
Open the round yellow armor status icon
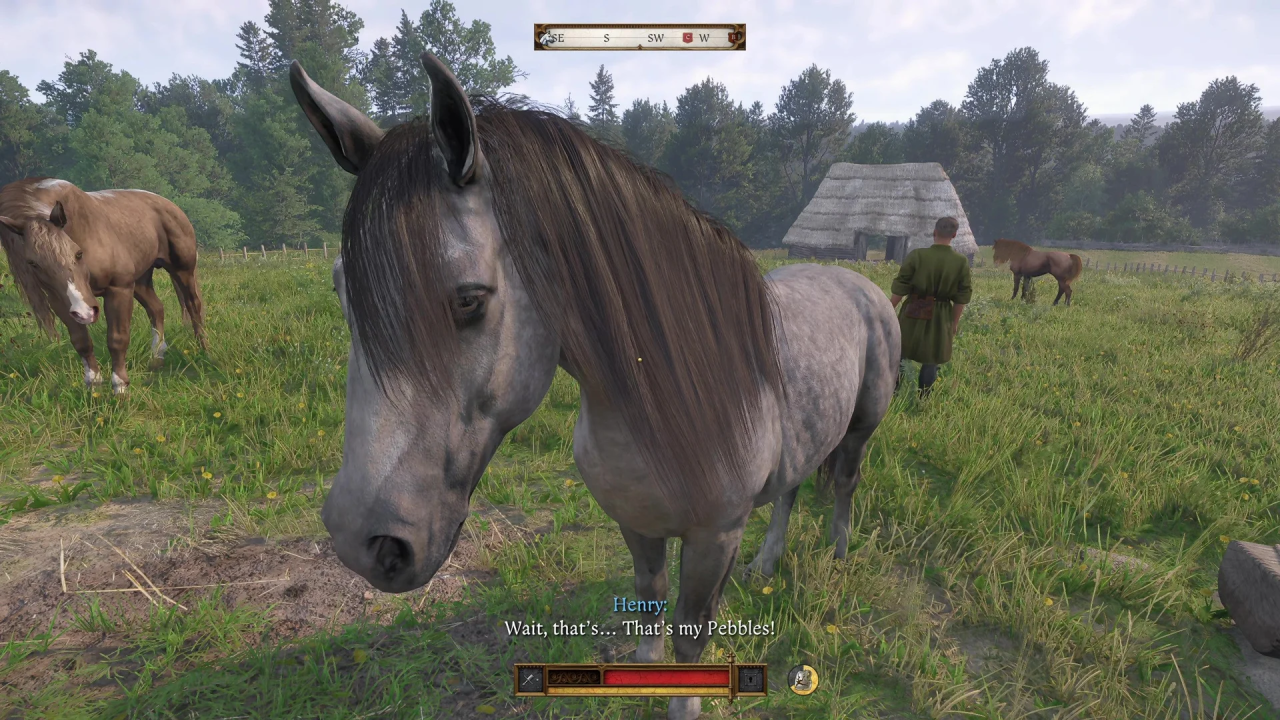click(802, 680)
